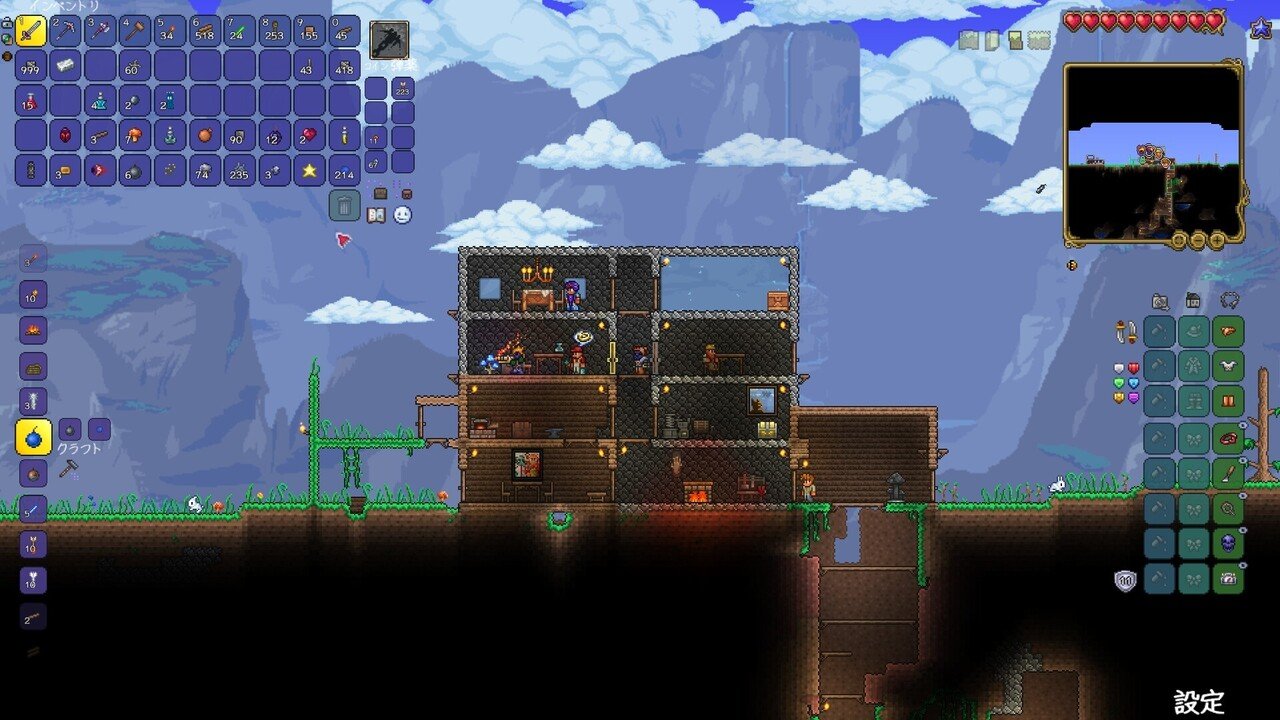1280x720 pixels.
Task: Select the wood stack of 518
Action: tap(205, 32)
